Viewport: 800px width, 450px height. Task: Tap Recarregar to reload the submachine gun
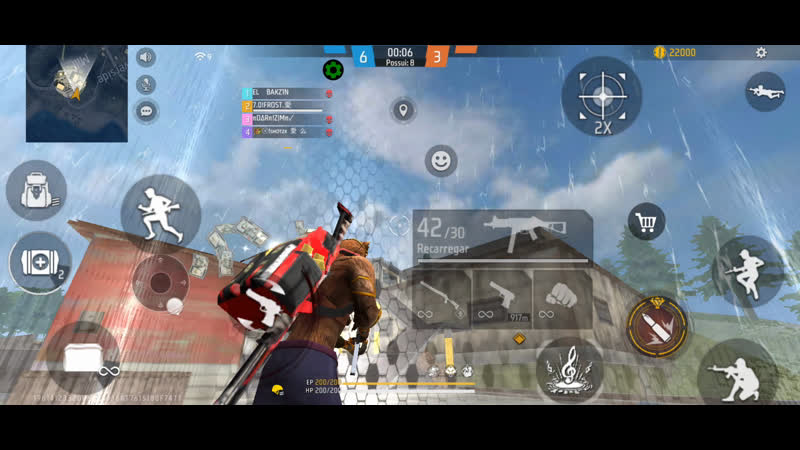[443, 246]
